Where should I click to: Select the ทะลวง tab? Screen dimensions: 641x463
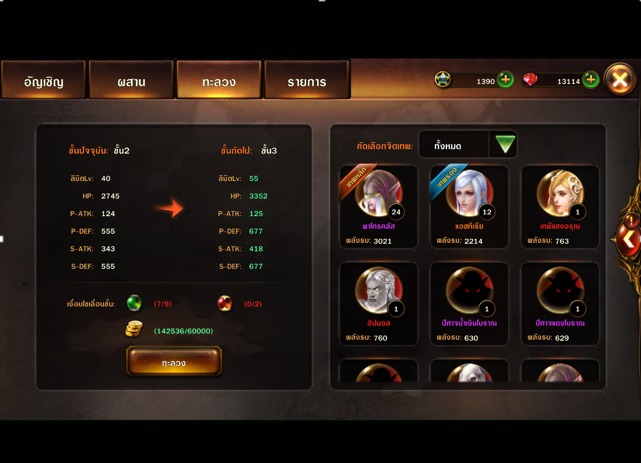[x=218, y=81]
